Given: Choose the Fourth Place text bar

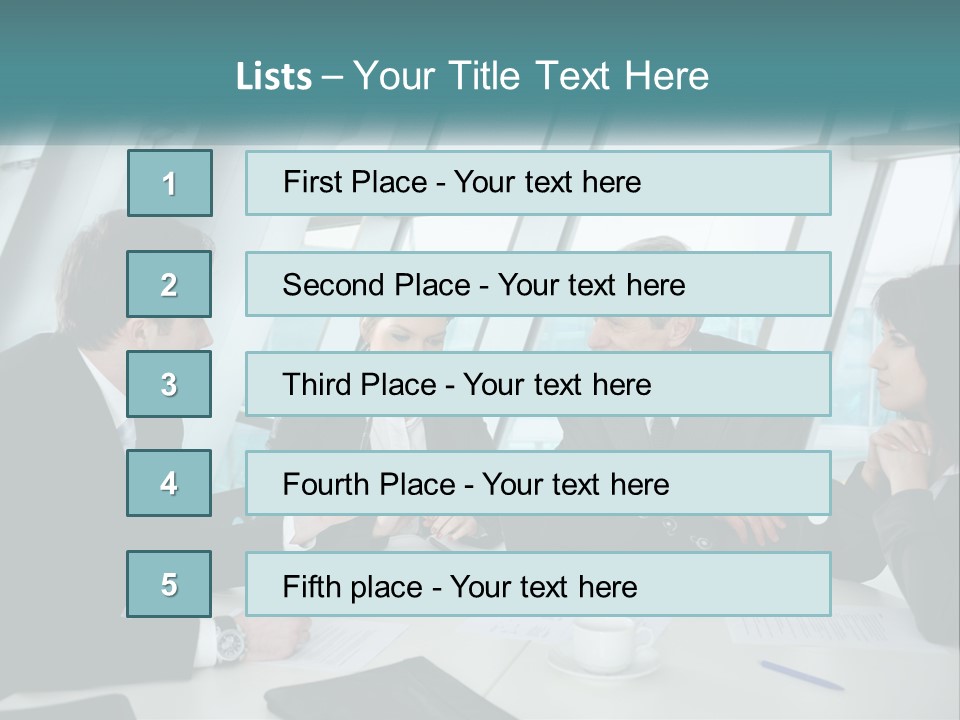Looking at the screenshot, I should (538, 484).
